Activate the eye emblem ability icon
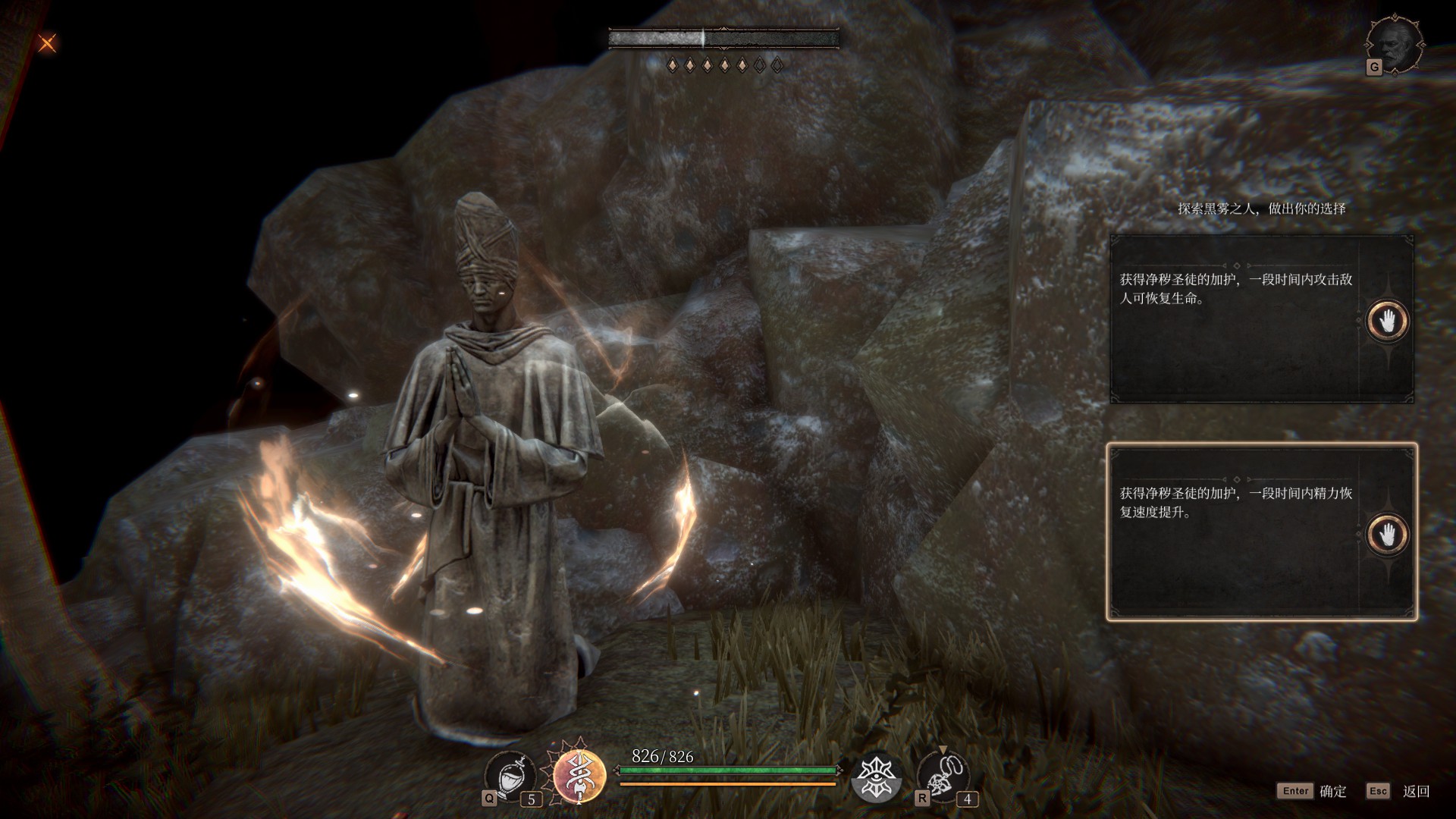 click(x=877, y=777)
